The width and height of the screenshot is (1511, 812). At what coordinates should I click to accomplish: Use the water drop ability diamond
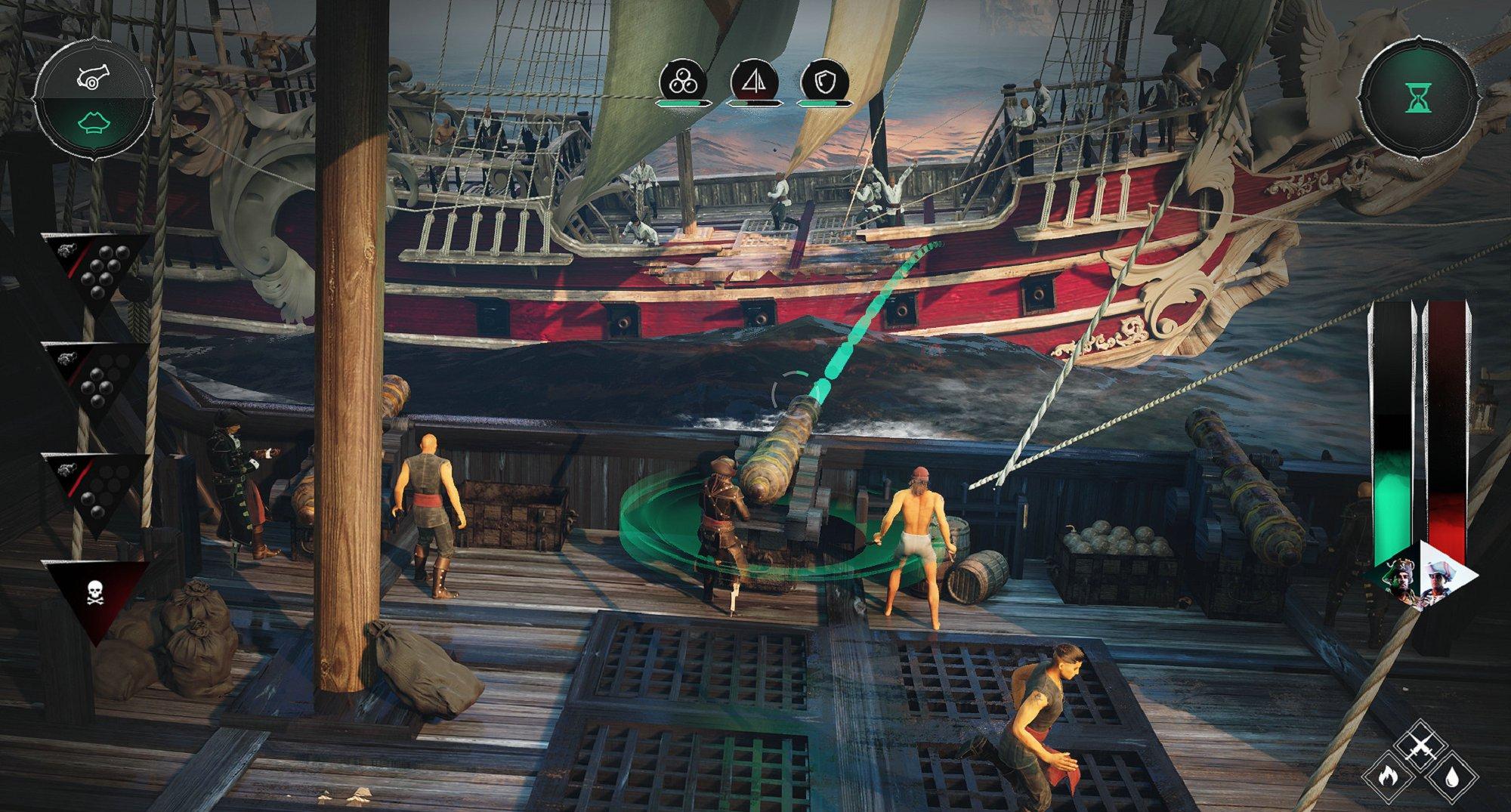[1452, 776]
